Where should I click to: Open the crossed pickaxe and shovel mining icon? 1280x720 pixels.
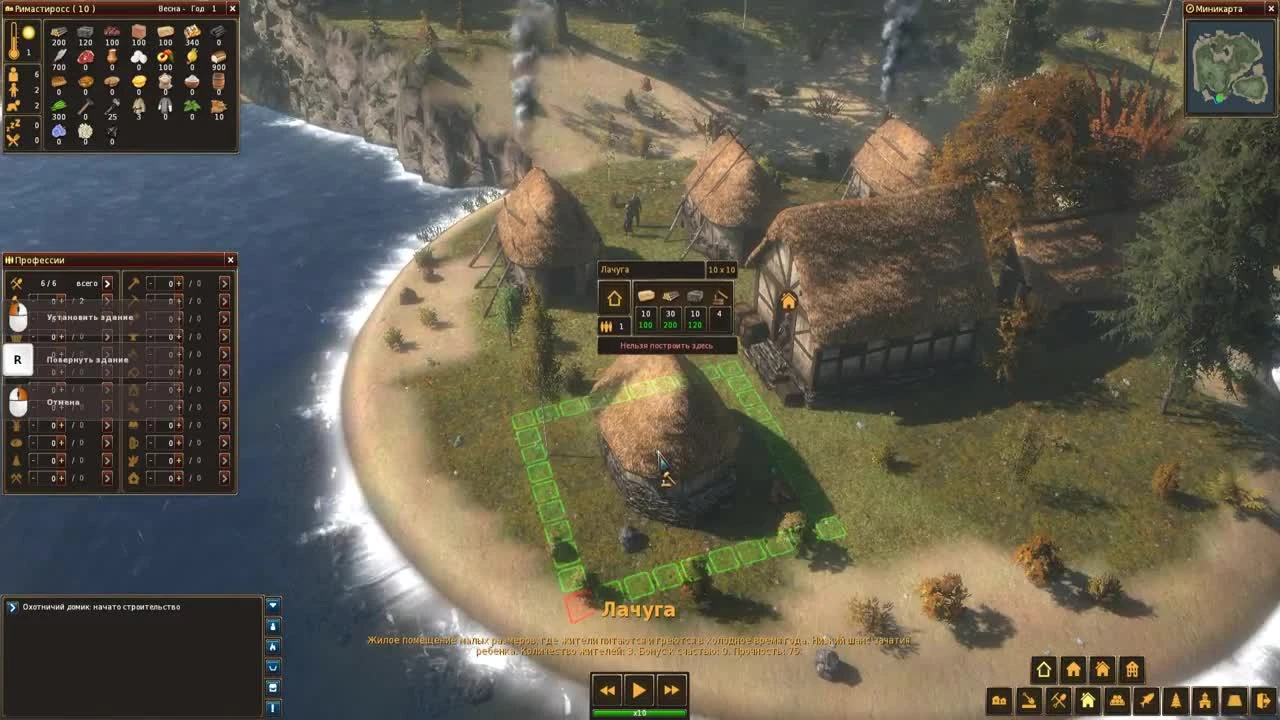pyautogui.click(x=1058, y=700)
